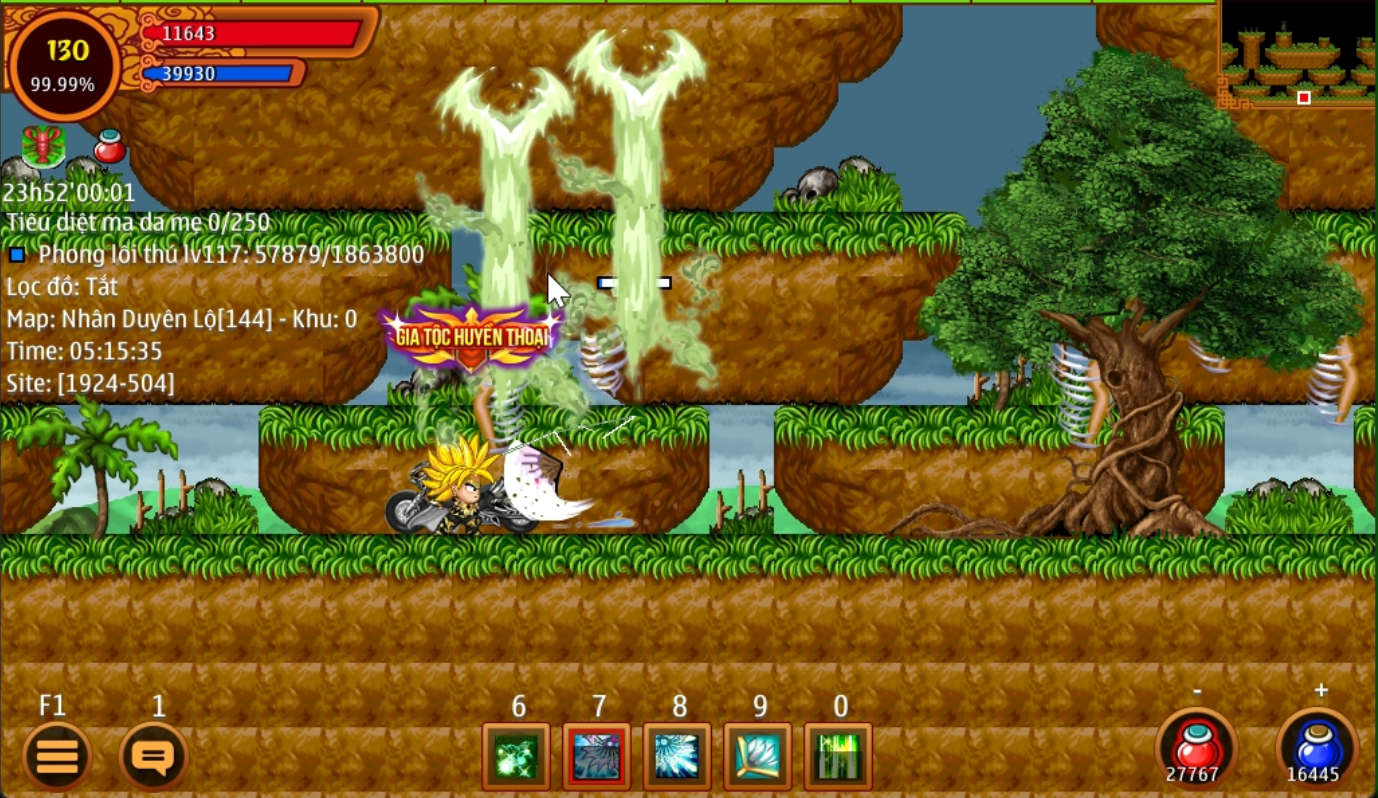Drink the blue mana potion
Viewport: 1378px width, 798px height.
pos(1317,750)
